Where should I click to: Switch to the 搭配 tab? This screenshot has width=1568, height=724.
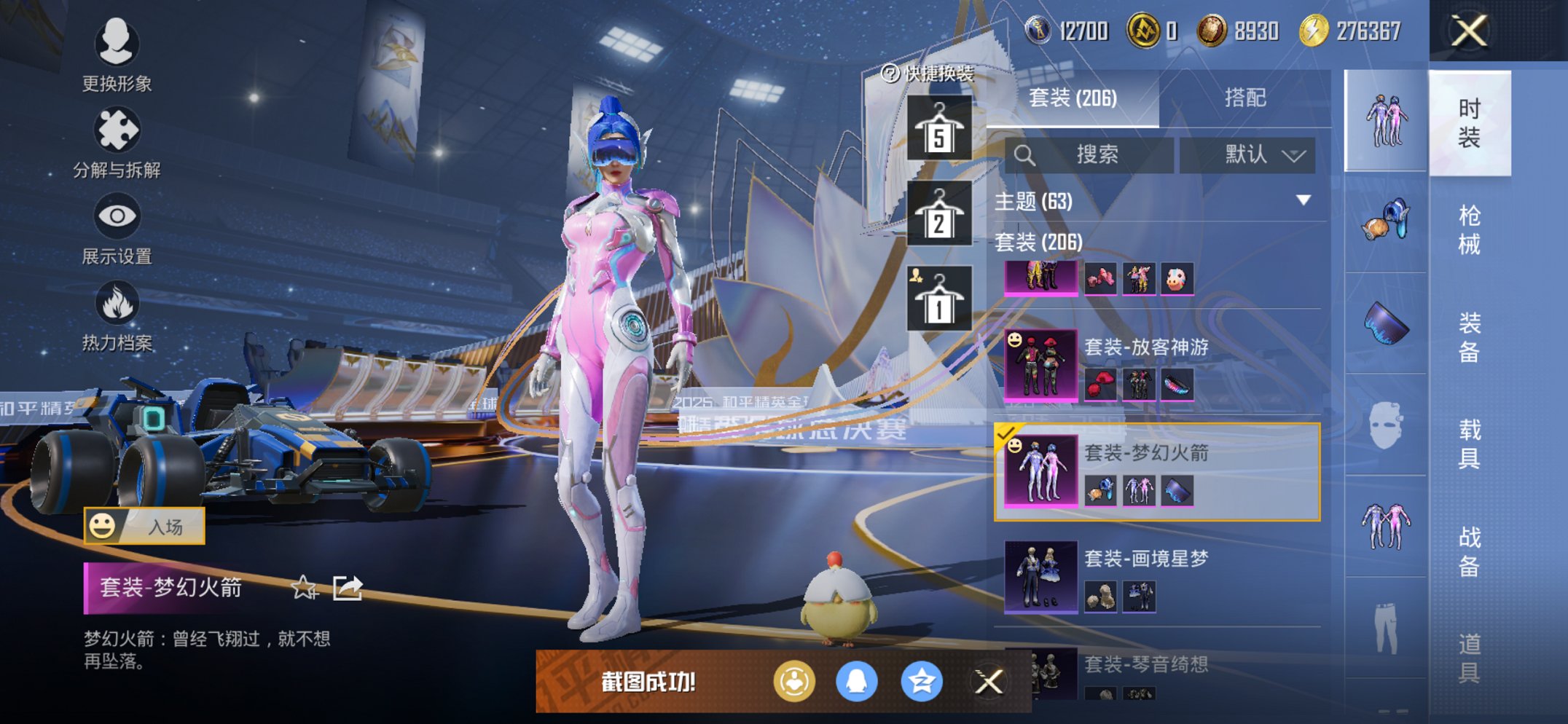(x=1244, y=98)
